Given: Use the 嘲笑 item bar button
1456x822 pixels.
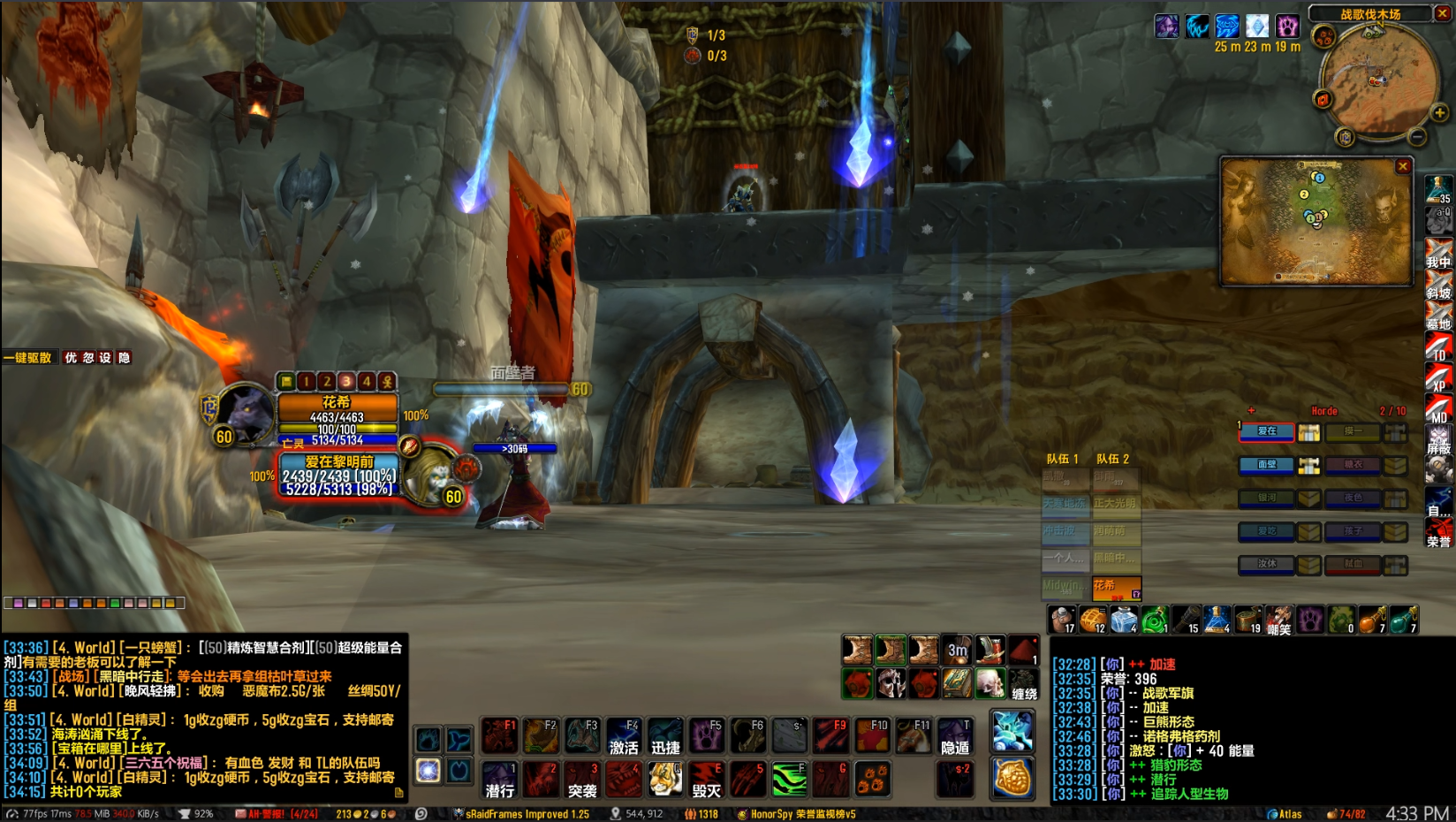Looking at the screenshot, I should (x=1278, y=620).
